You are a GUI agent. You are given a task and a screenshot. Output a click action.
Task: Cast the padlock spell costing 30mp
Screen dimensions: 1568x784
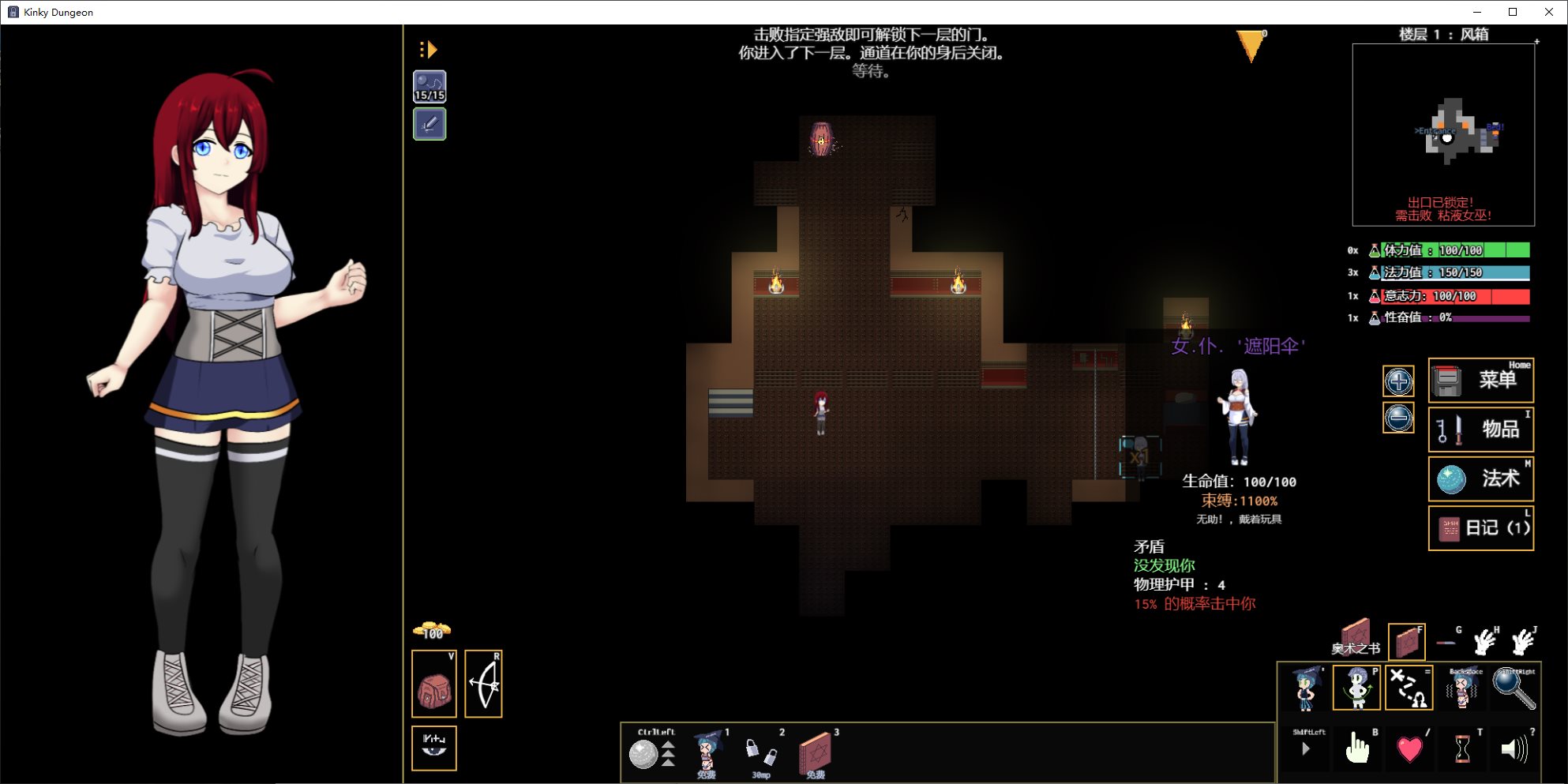coord(761,752)
